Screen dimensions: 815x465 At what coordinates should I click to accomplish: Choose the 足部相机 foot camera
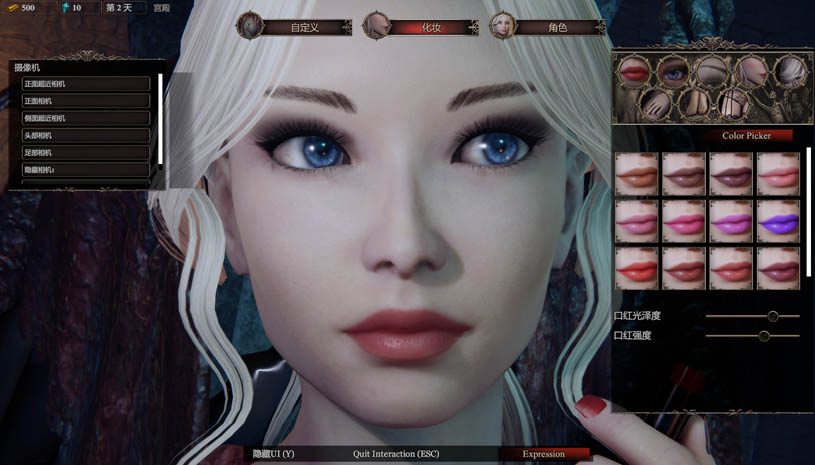click(85, 152)
